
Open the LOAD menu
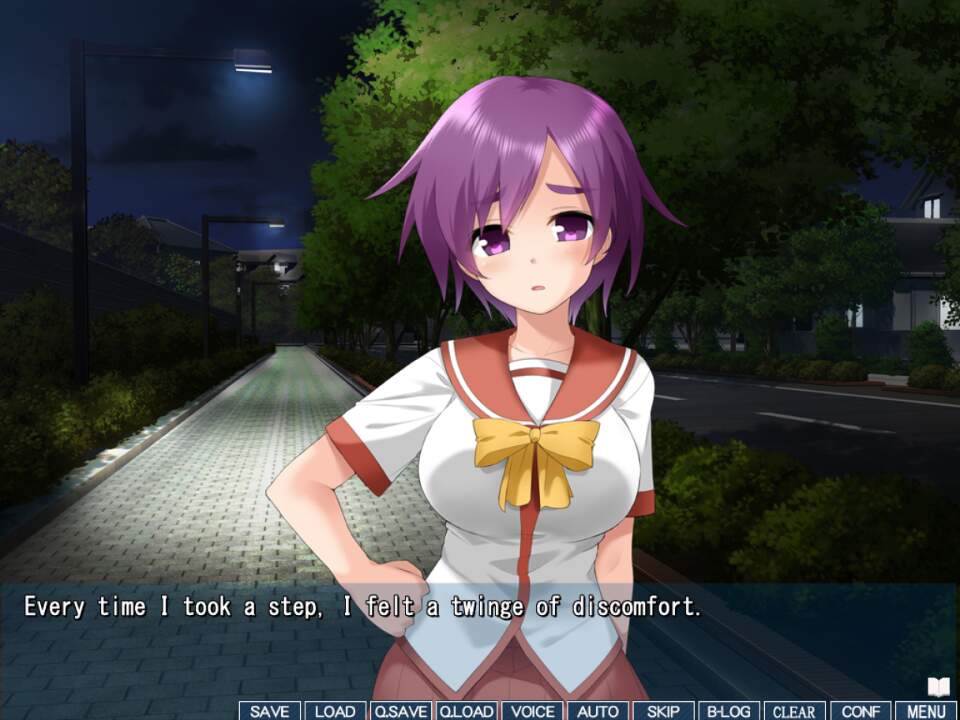[335, 711]
